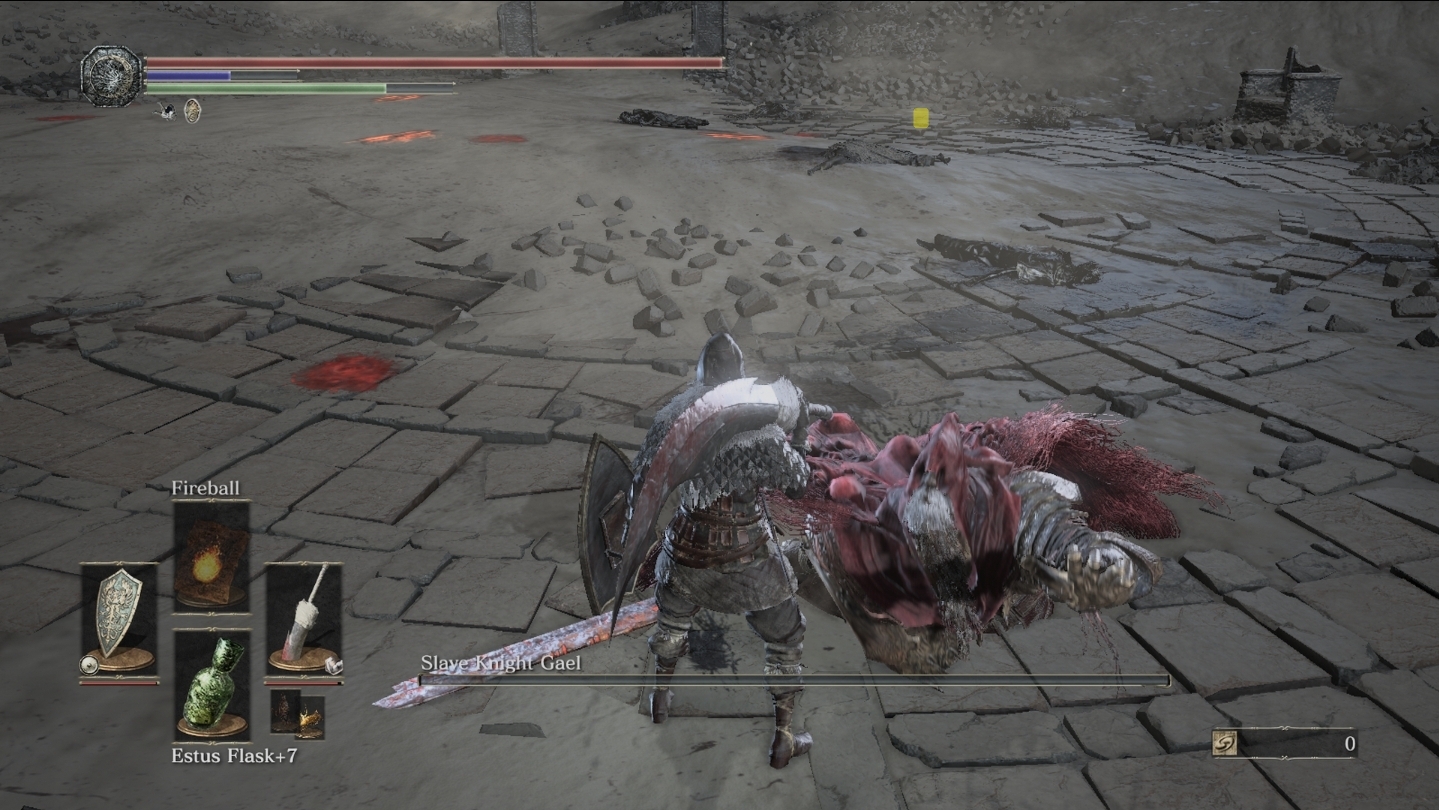Click the skeleton status icon under the bars

(x=165, y=111)
